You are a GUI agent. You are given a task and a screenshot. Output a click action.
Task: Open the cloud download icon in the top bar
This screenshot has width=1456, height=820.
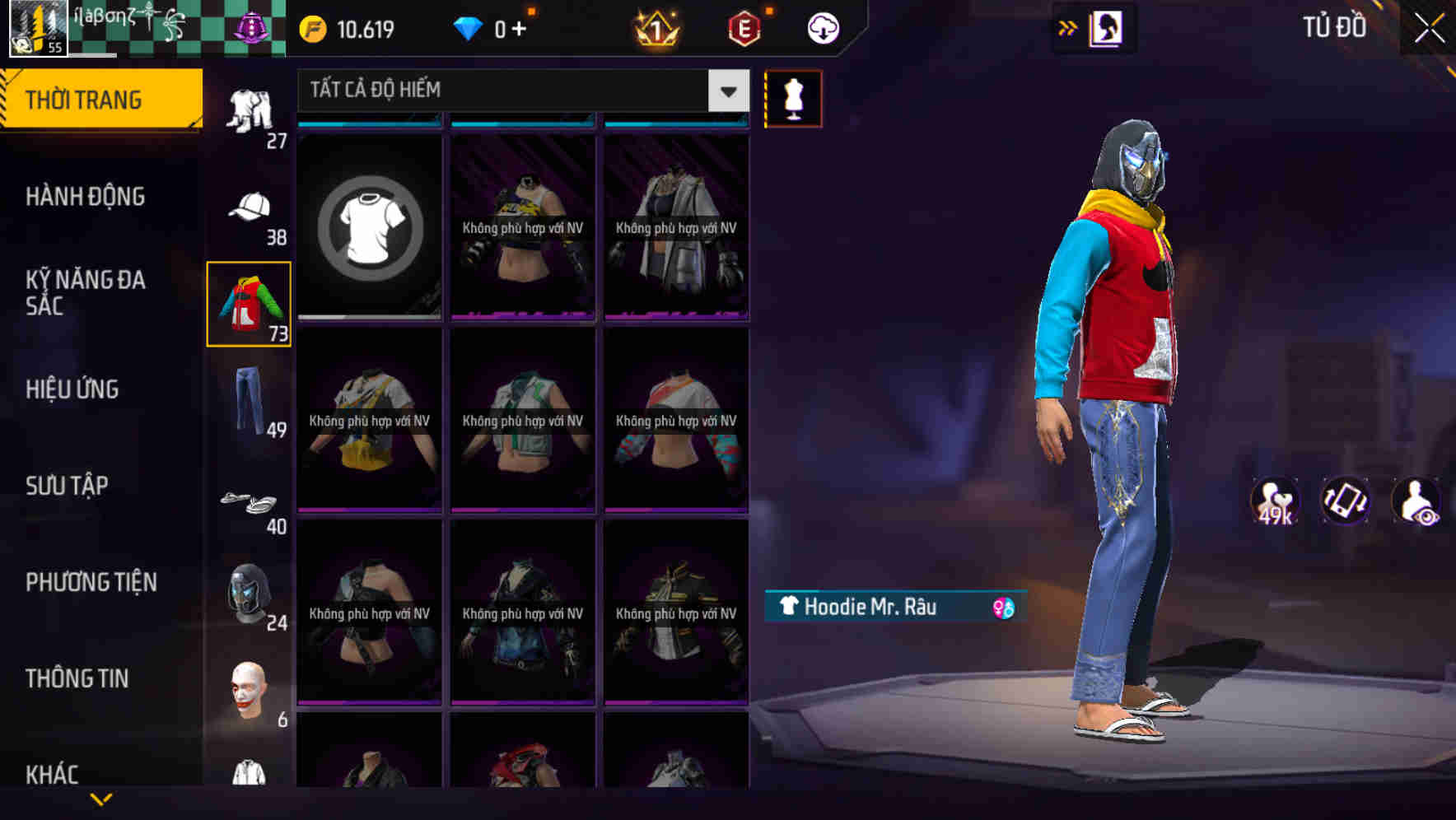pos(821,27)
